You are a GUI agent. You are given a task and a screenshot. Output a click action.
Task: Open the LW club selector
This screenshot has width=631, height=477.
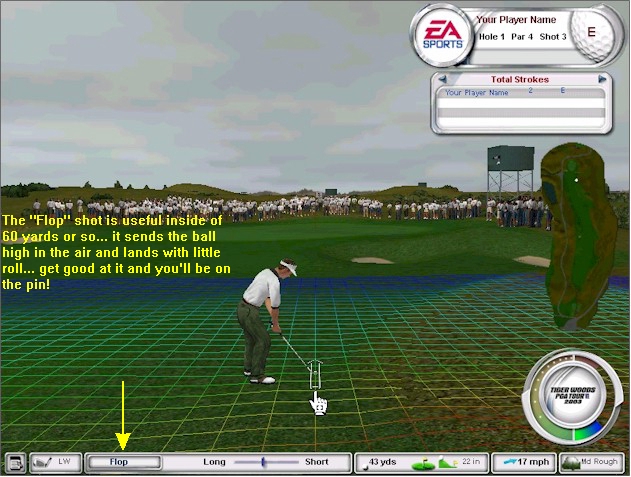[55, 463]
